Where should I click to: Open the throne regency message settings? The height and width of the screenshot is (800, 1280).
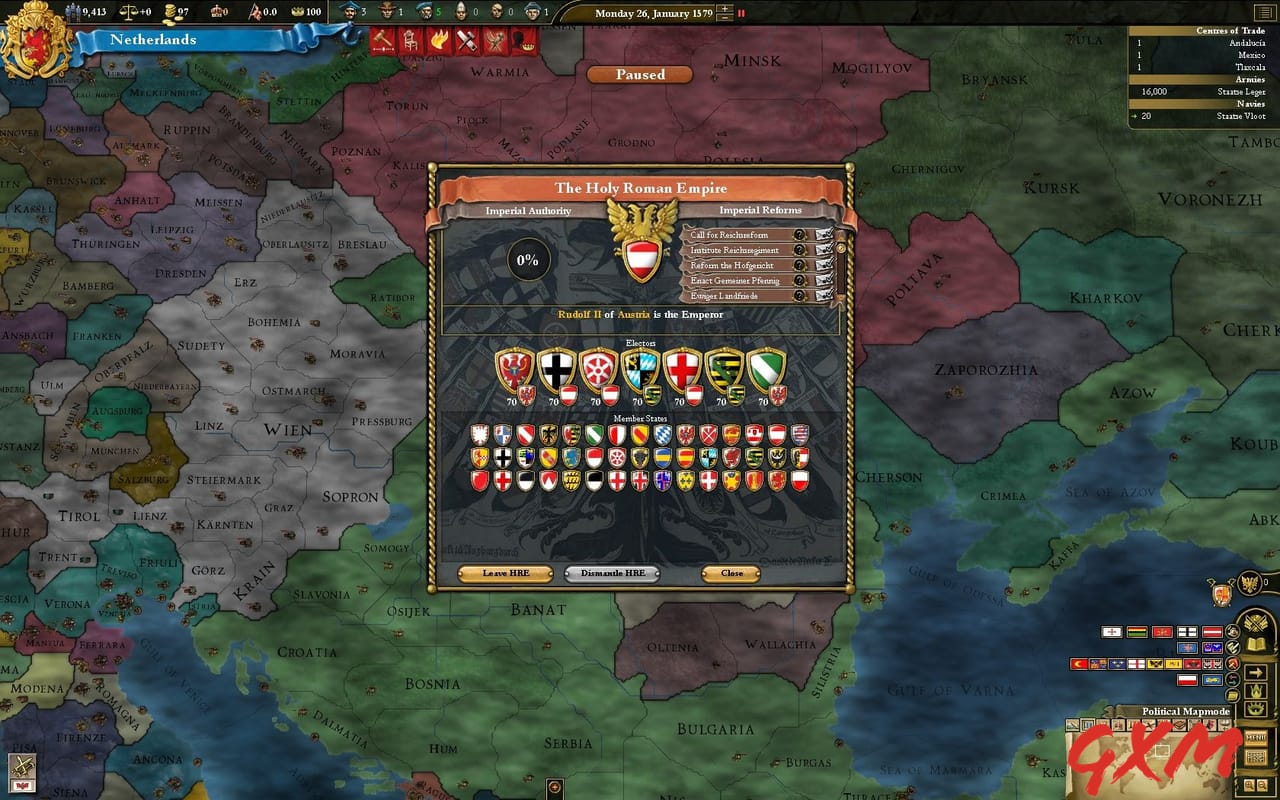pos(411,42)
